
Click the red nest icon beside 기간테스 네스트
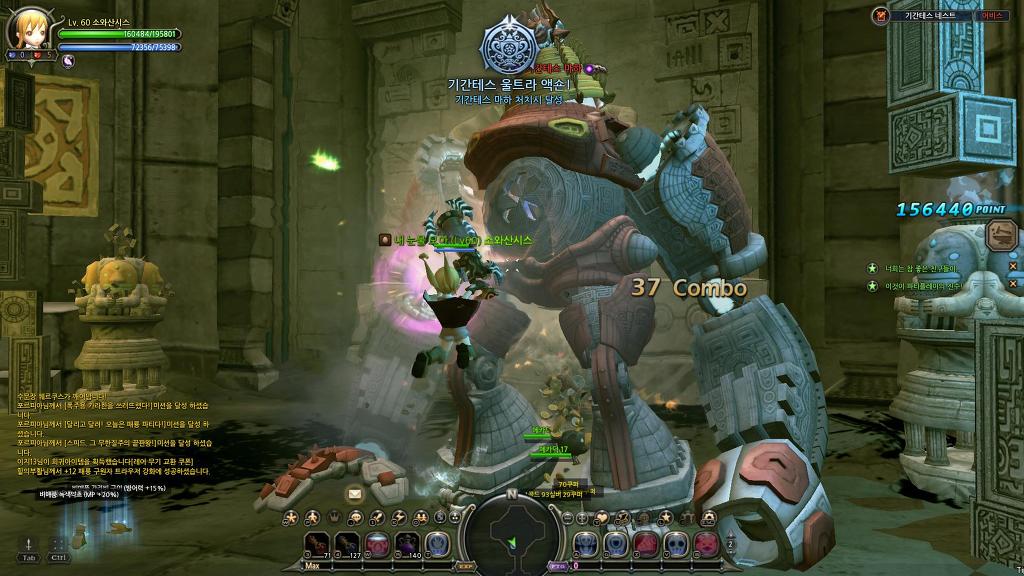click(880, 15)
